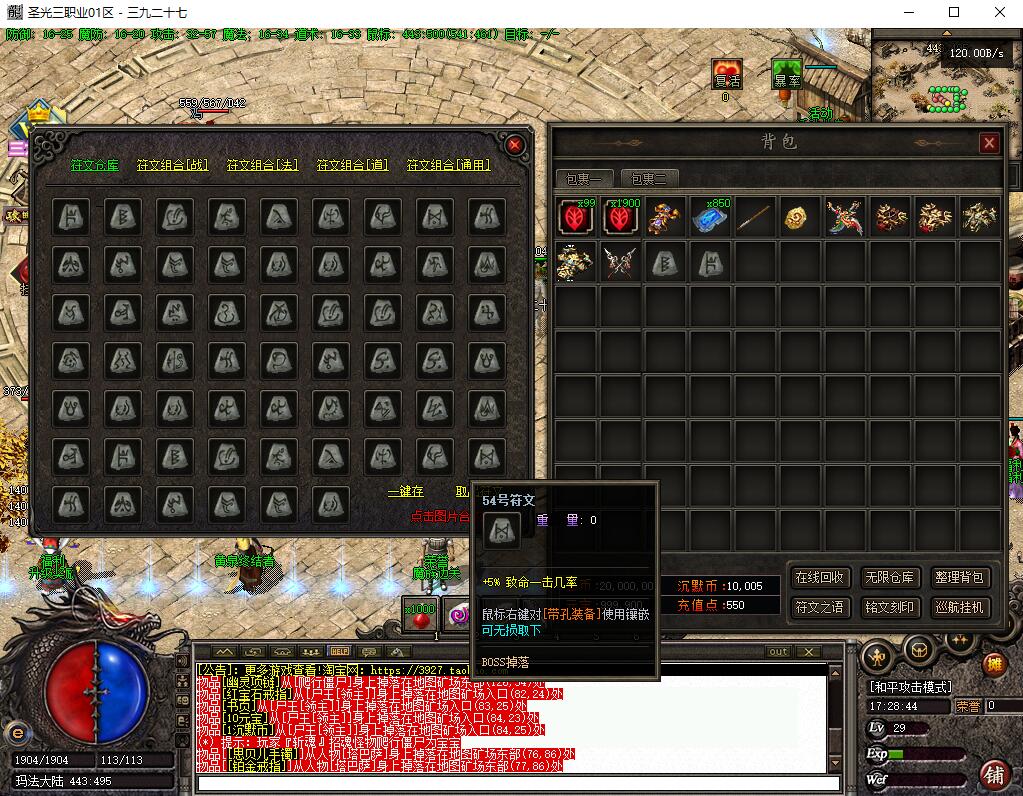The image size is (1023, 796).
Task: Select the x850 blue crystal item slot
Action: [x=711, y=217]
